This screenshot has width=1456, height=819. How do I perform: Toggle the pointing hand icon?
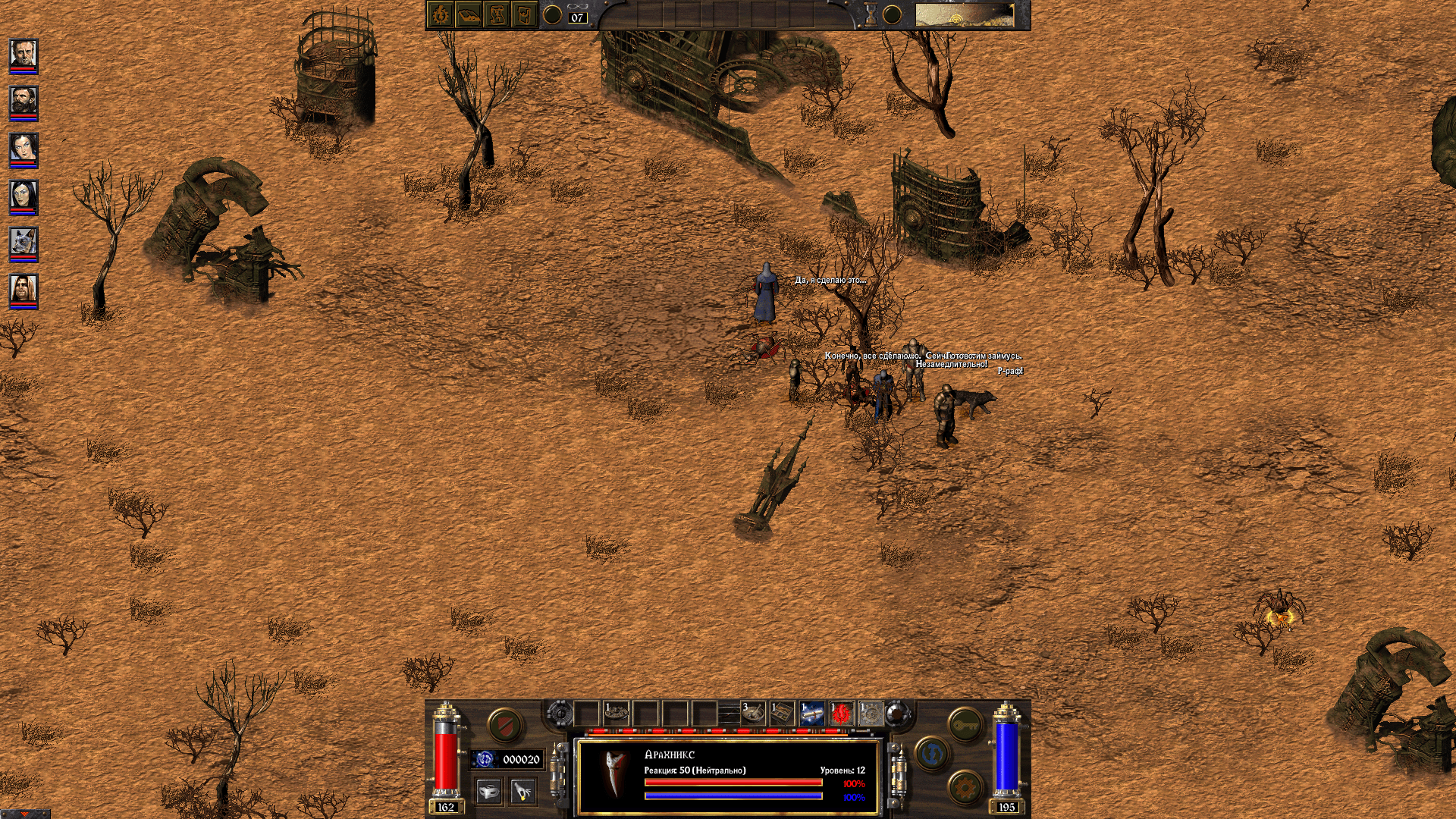click(521, 792)
